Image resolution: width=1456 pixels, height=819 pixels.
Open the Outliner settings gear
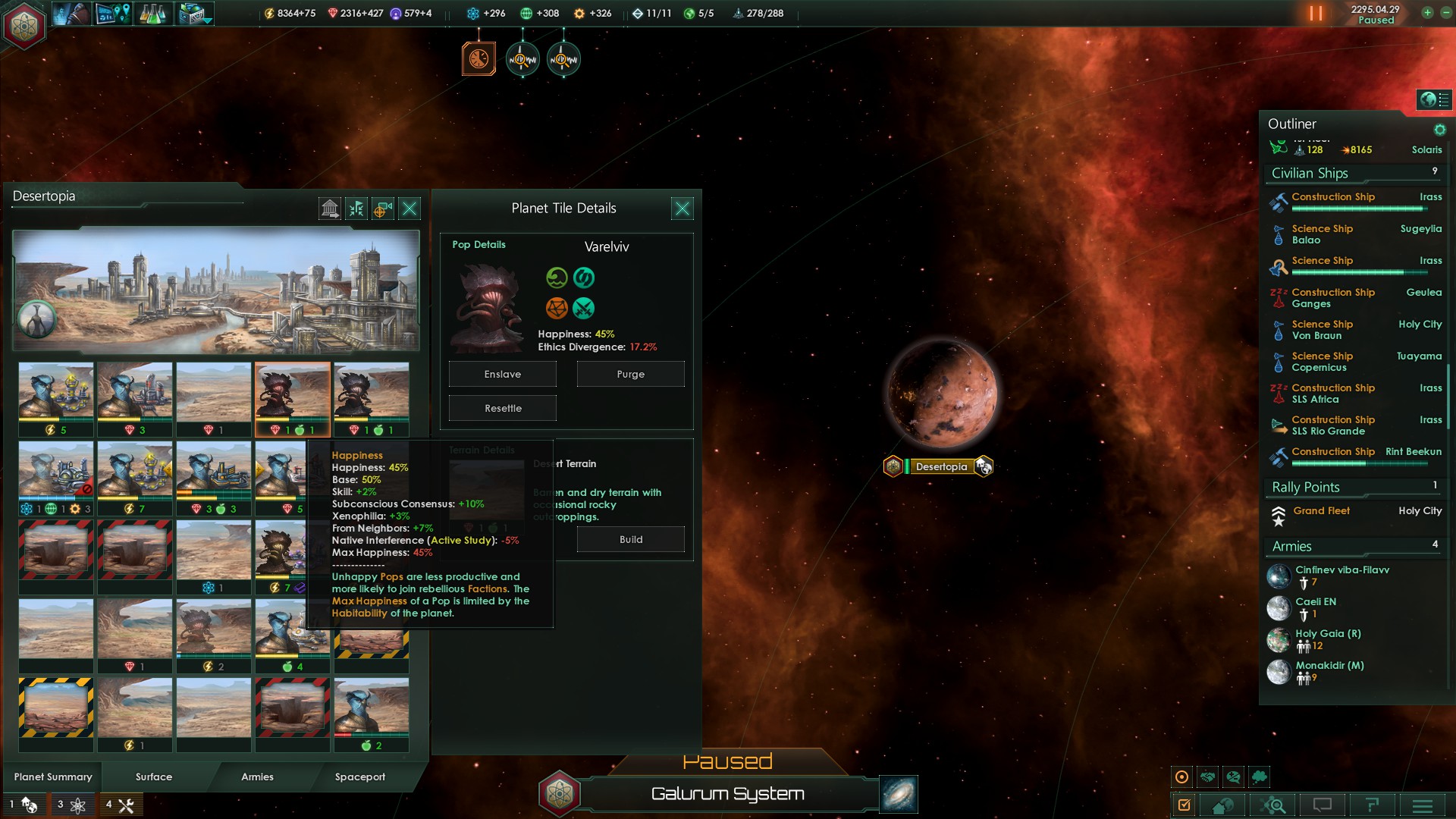(1439, 130)
